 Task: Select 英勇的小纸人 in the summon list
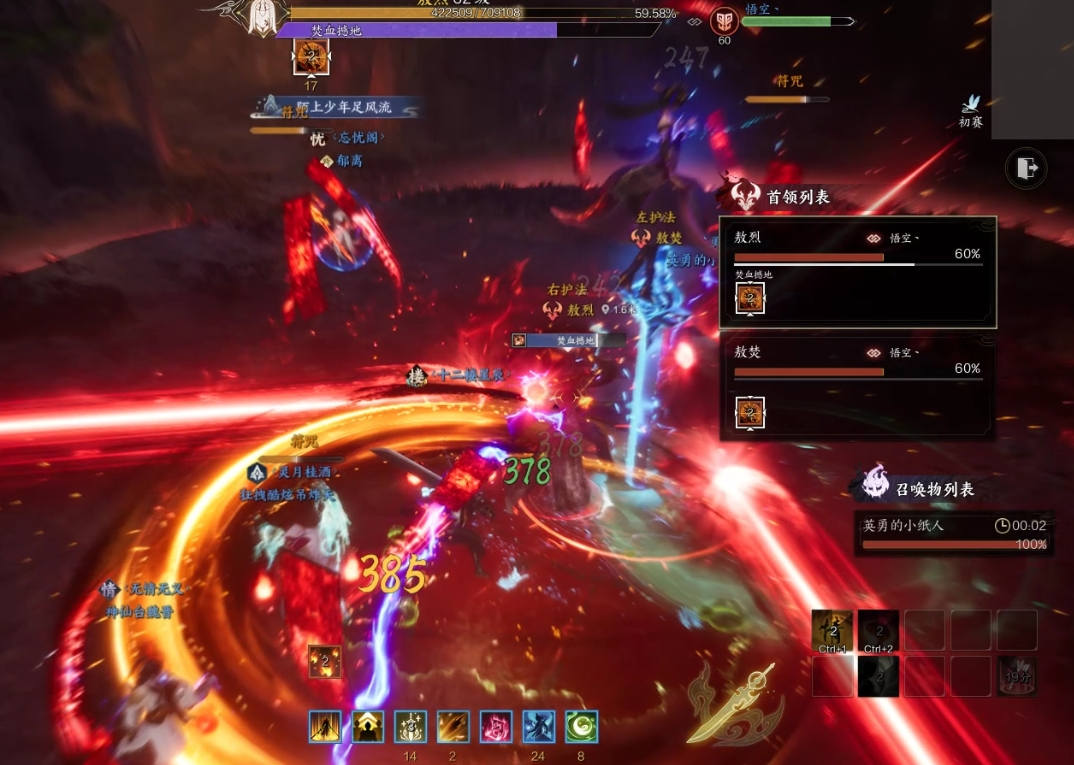[954, 534]
